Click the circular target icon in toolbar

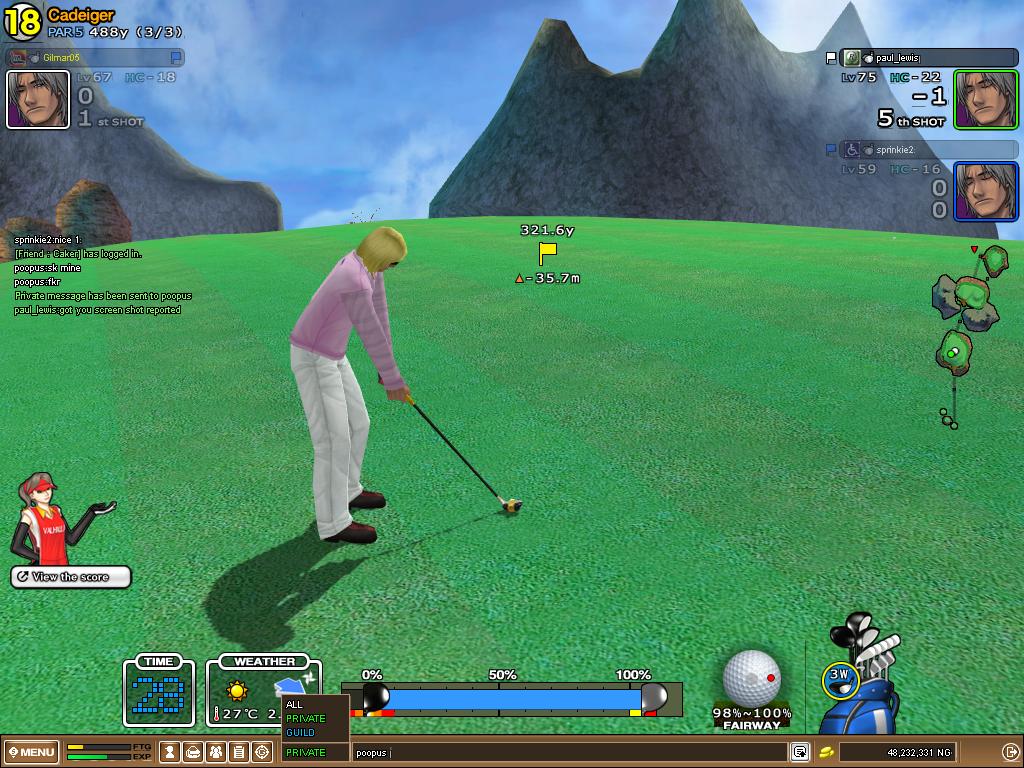click(262, 752)
